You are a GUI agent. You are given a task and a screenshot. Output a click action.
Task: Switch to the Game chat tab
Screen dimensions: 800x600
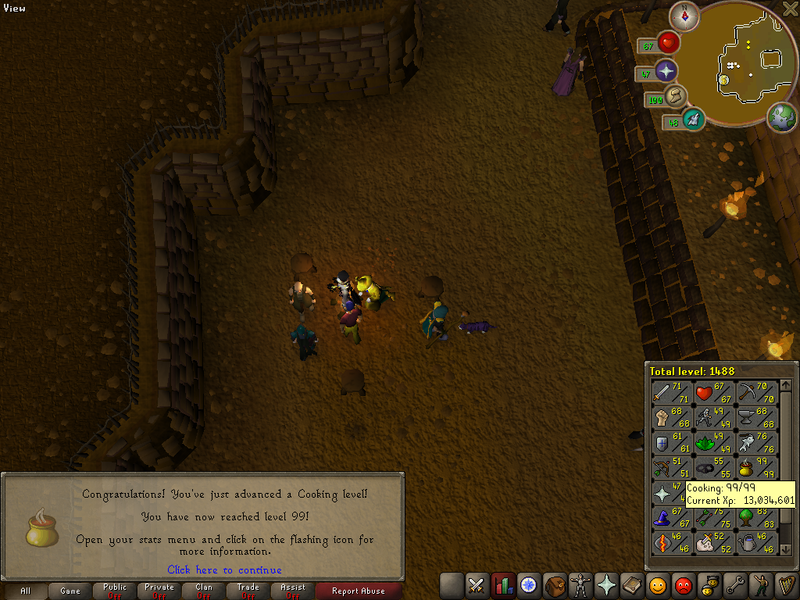(70, 591)
